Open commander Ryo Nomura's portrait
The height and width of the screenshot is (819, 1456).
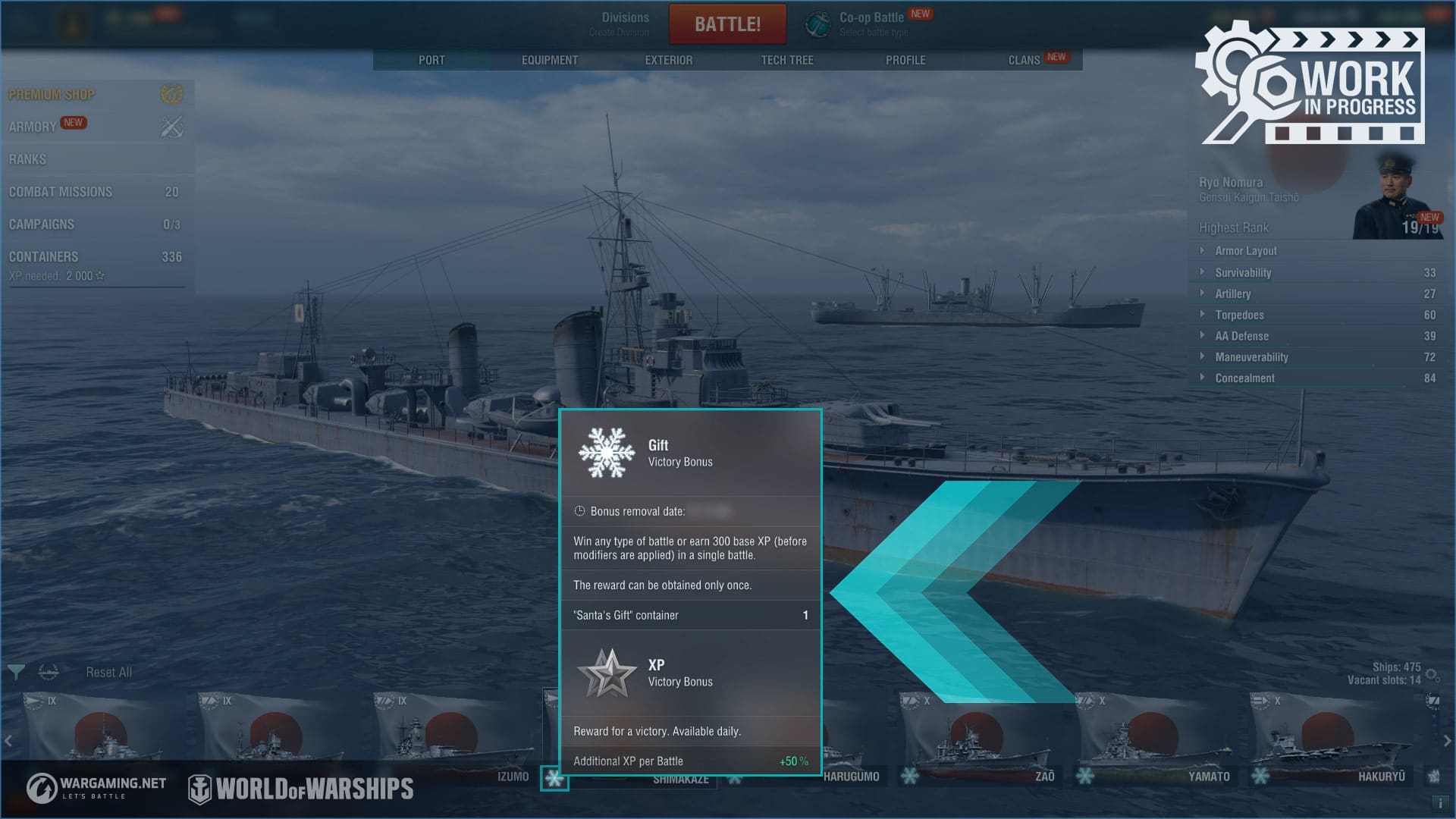pyautogui.click(x=1398, y=196)
